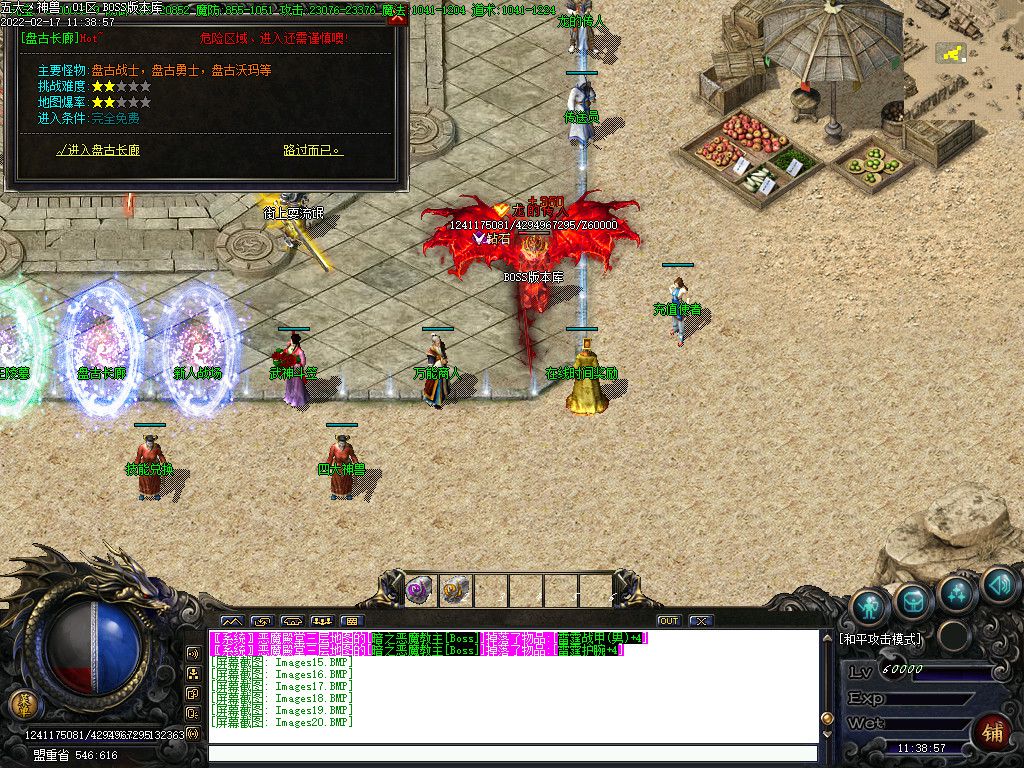Click the chat scrollbar's gold knob
Screen dimensions: 1024x768
coord(825,718)
